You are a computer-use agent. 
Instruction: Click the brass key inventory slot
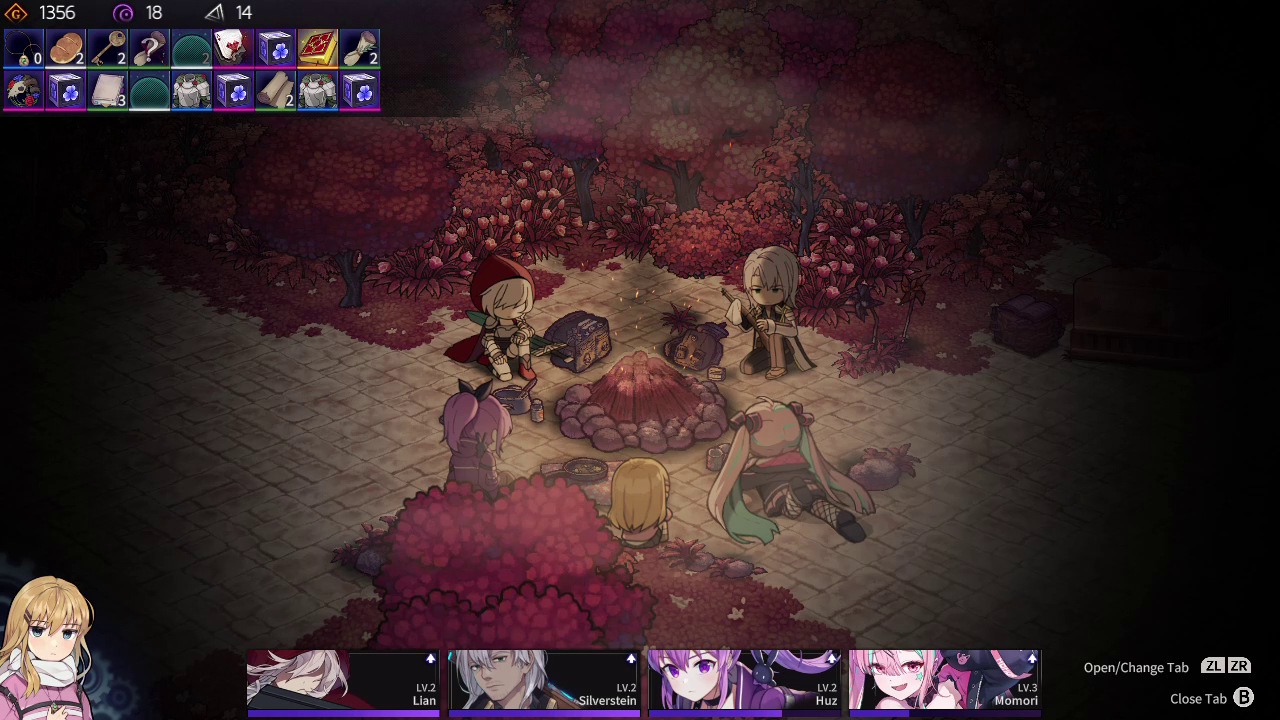coord(108,48)
